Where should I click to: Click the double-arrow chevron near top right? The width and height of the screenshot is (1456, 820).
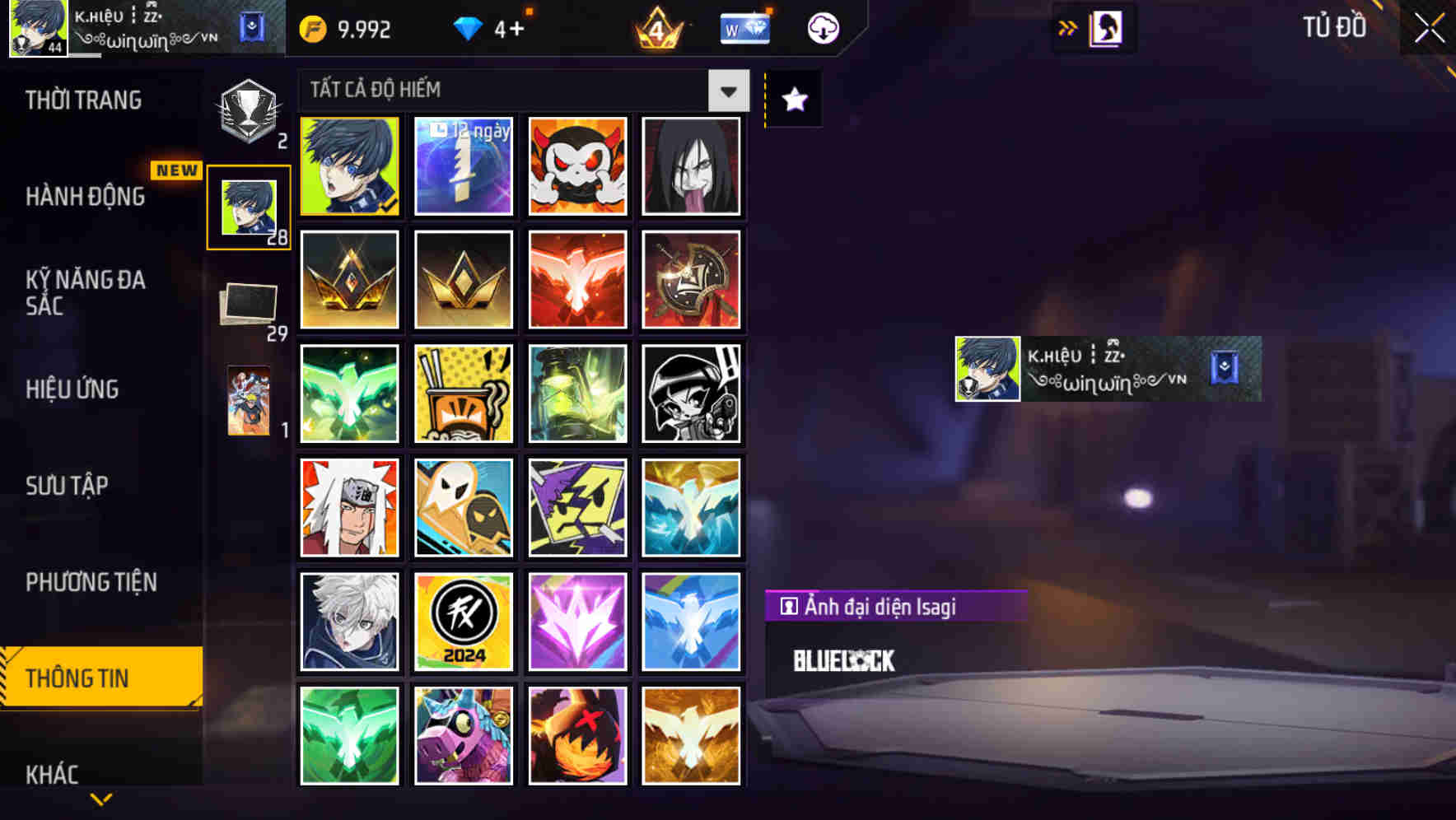pos(1067,27)
